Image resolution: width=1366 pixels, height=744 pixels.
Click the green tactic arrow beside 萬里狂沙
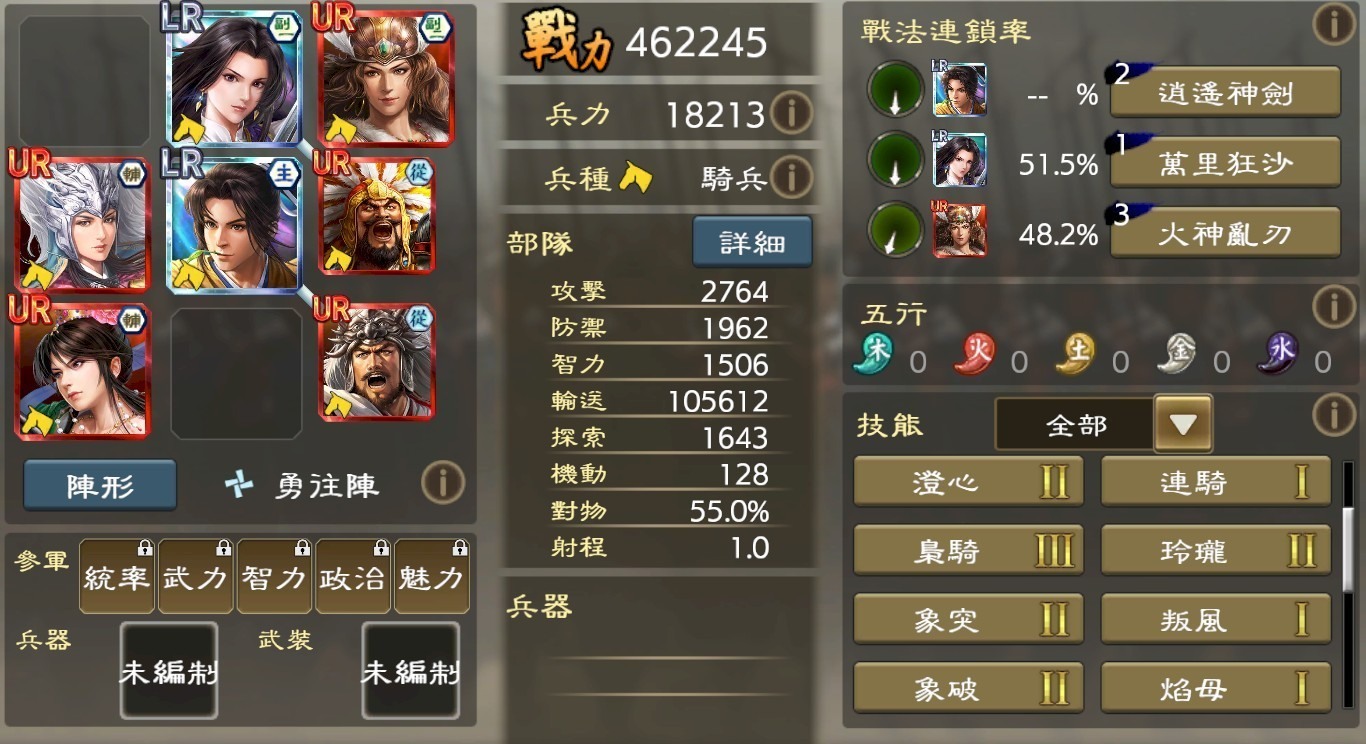click(x=894, y=160)
